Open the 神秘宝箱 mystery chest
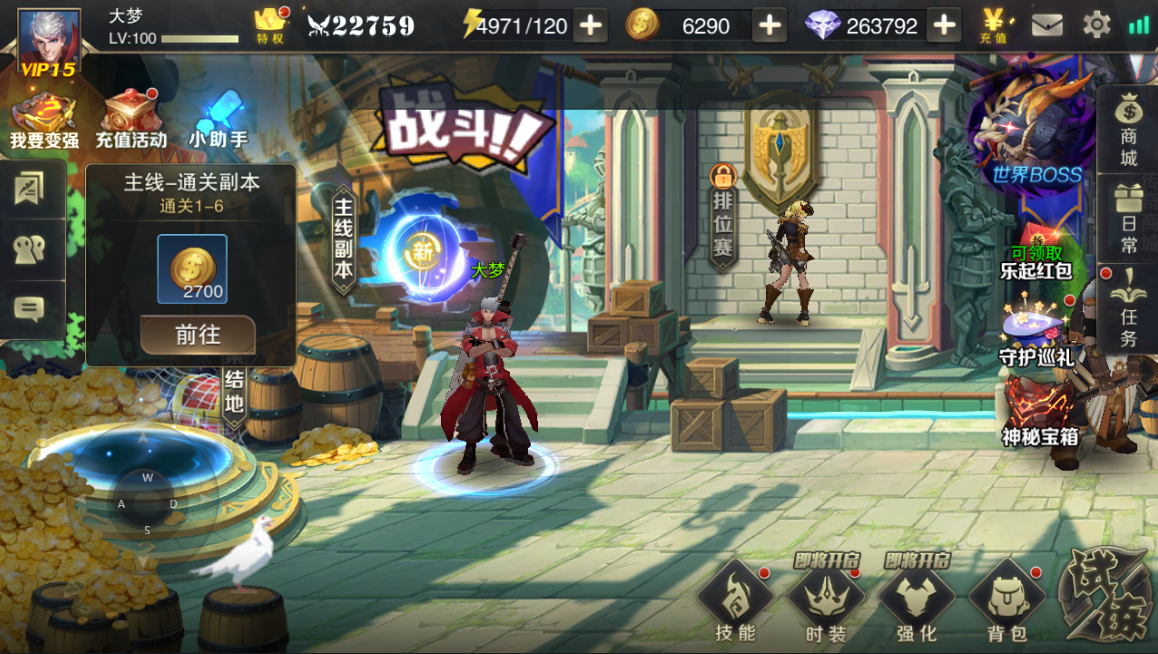This screenshot has height=654, width=1158. point(1040,410)
